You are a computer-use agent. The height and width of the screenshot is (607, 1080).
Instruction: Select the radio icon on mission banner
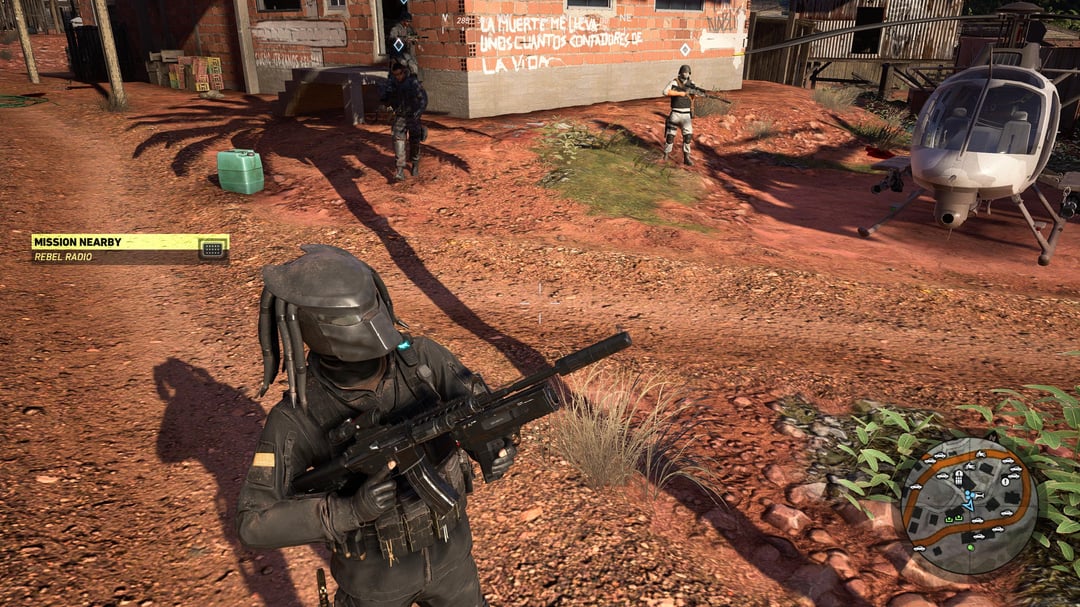(x=212, y=249)
